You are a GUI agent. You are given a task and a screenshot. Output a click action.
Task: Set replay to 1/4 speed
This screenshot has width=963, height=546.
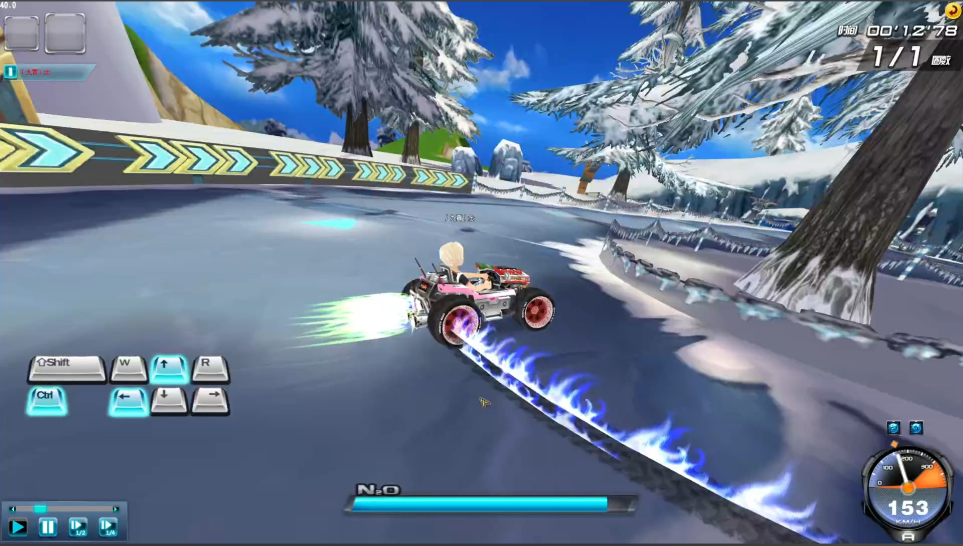click(108, 527)
